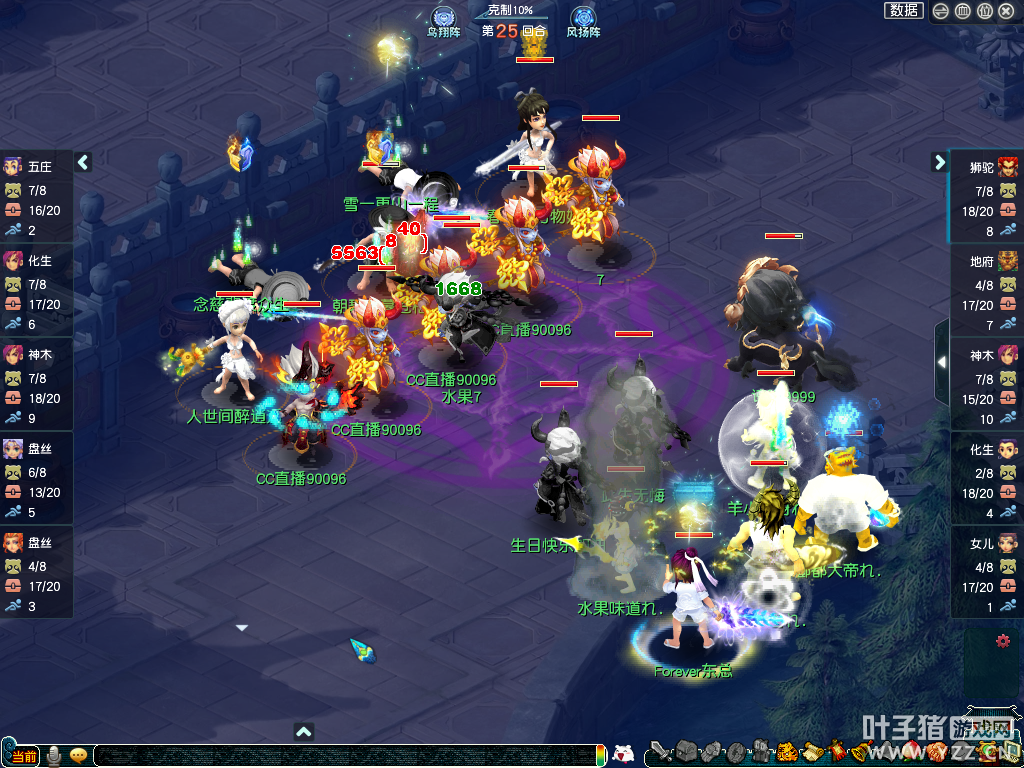Collapse the left team panel arrow

[83, 162]
